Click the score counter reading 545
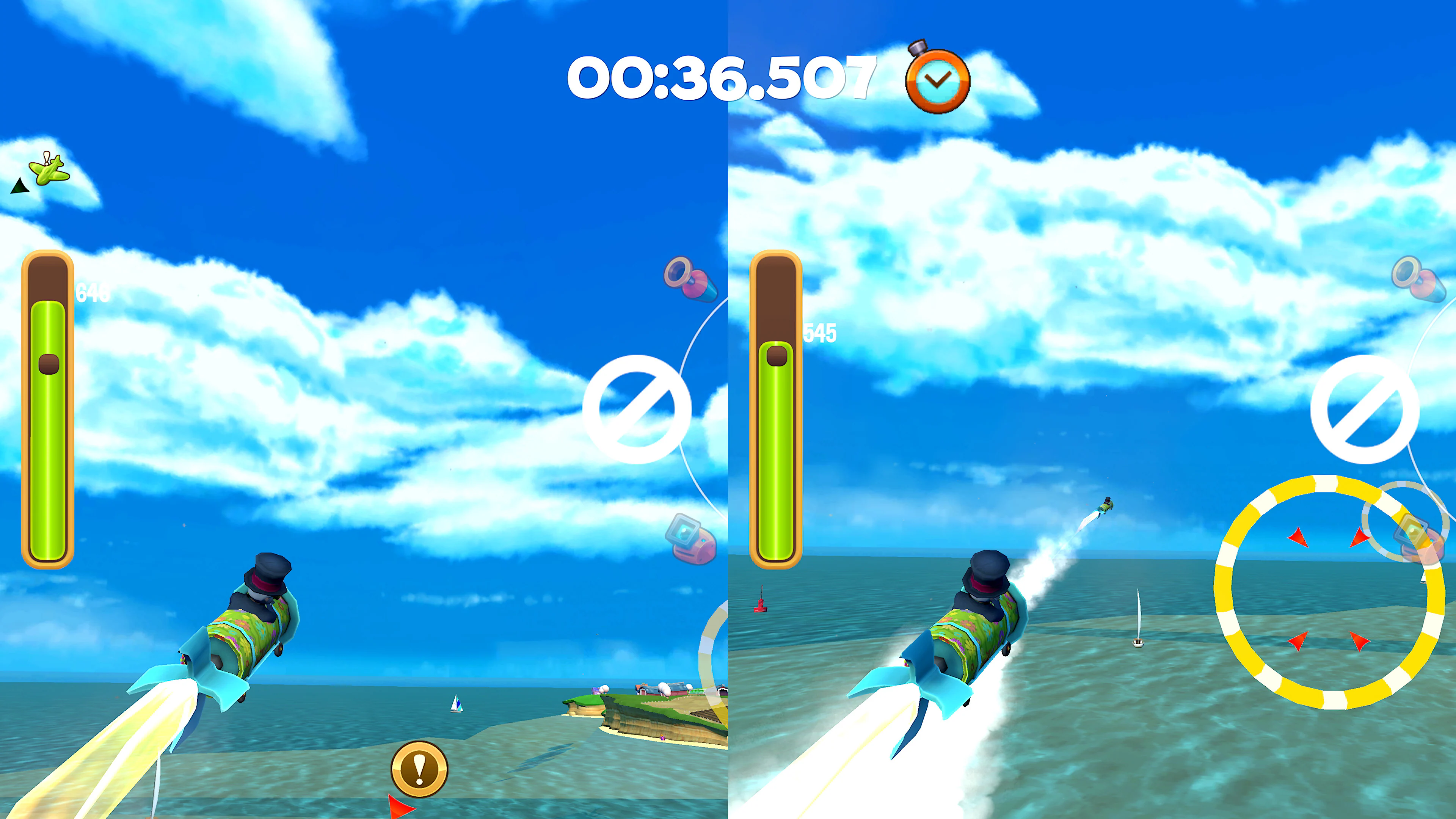Image resolution: width=1456 pixels, height=819 pixels. point(820,334)
